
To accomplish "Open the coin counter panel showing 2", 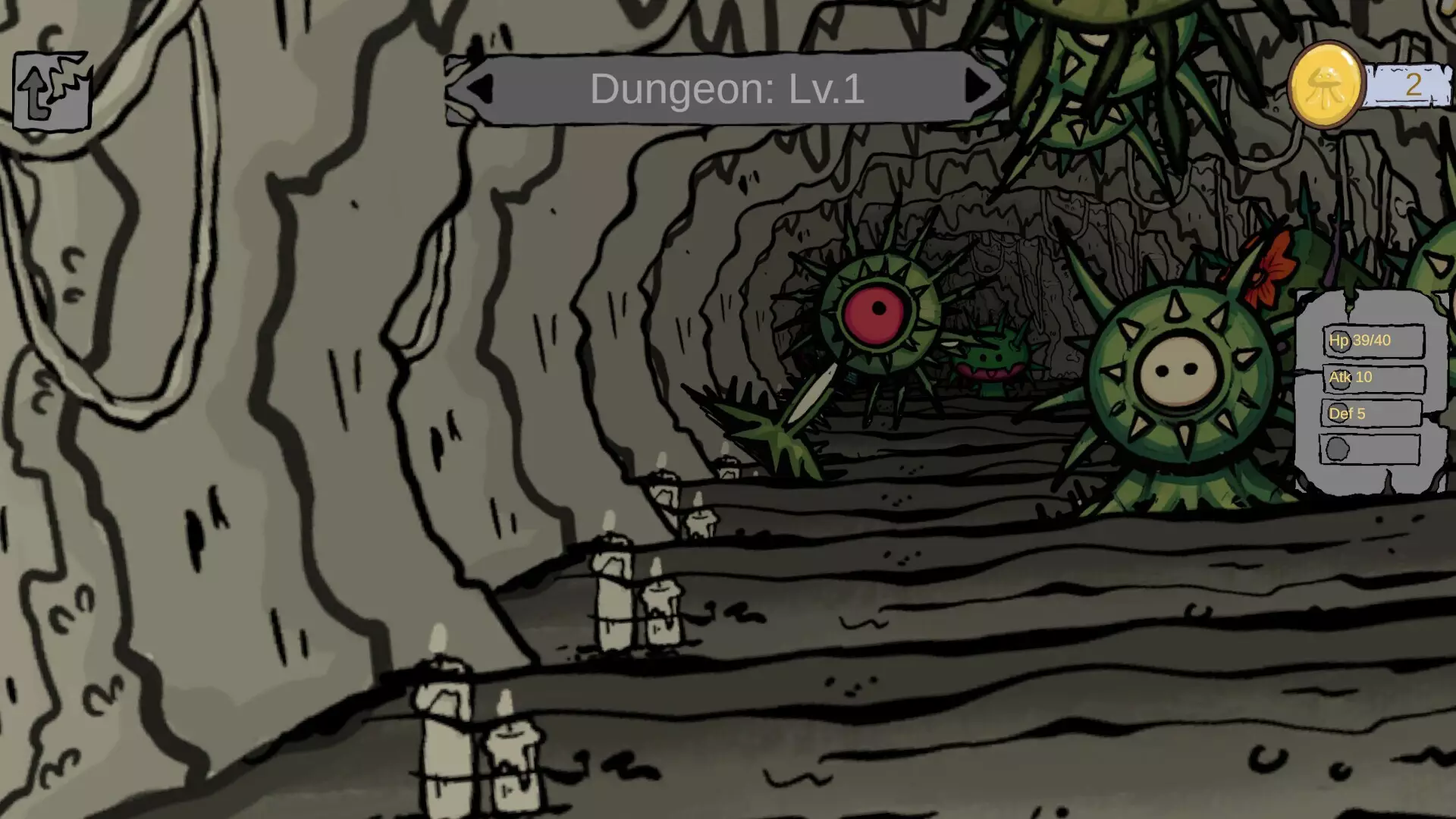I will click(1413, 83).
